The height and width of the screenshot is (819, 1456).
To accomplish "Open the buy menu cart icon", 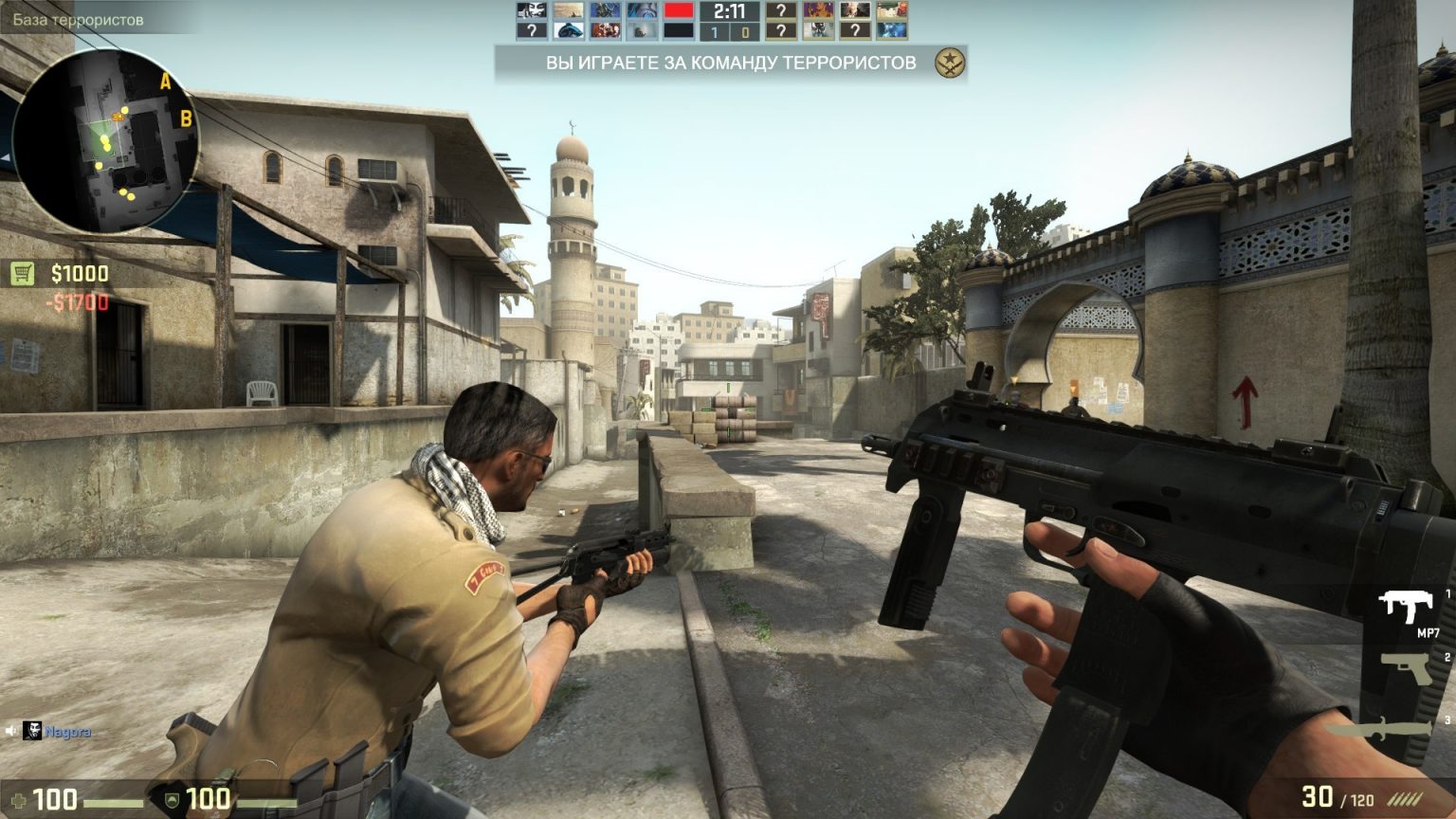I will coord(23,274).
